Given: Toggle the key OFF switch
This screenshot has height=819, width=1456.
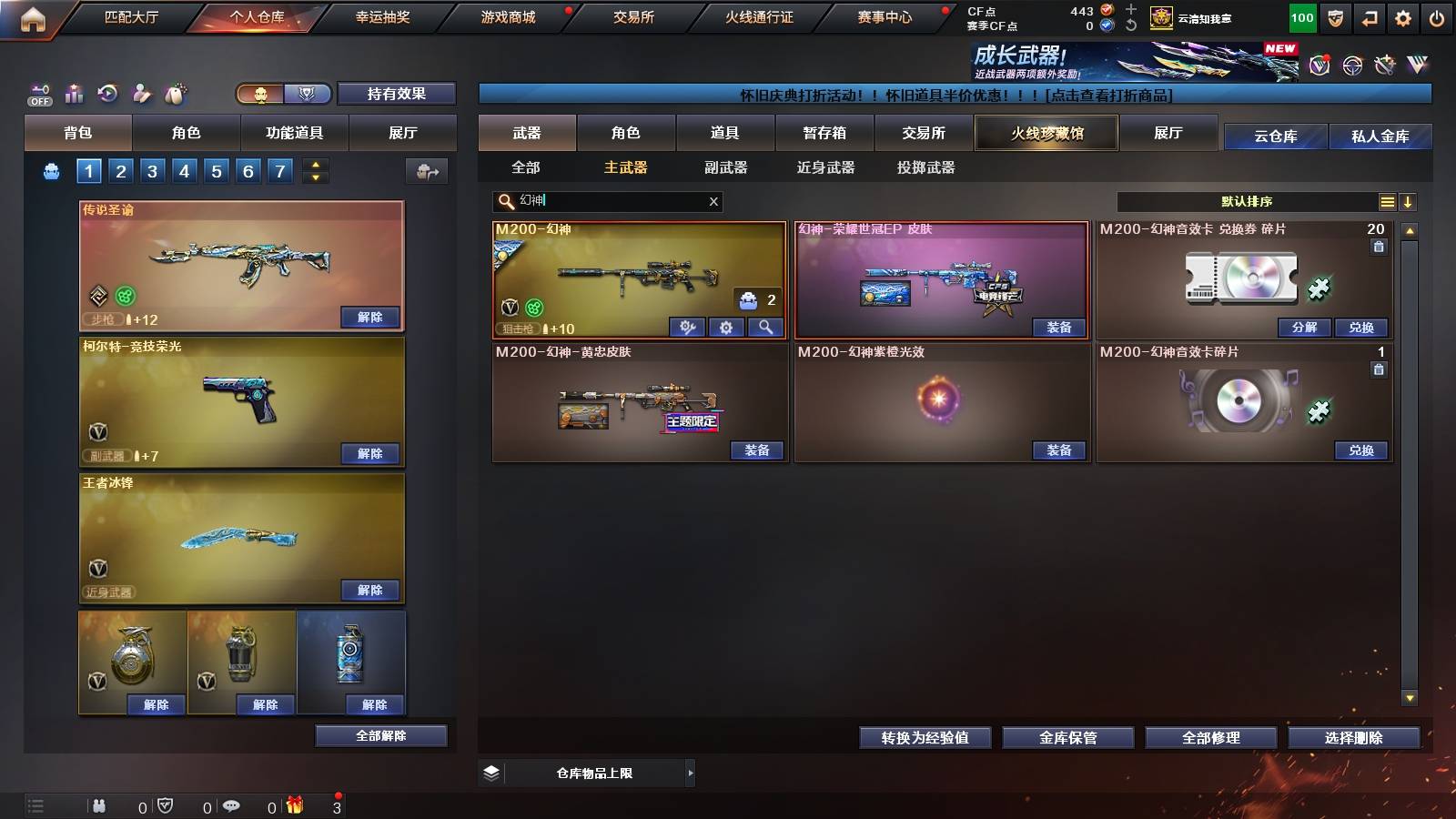Looking at the screenshot, I should tap(38, 94).
